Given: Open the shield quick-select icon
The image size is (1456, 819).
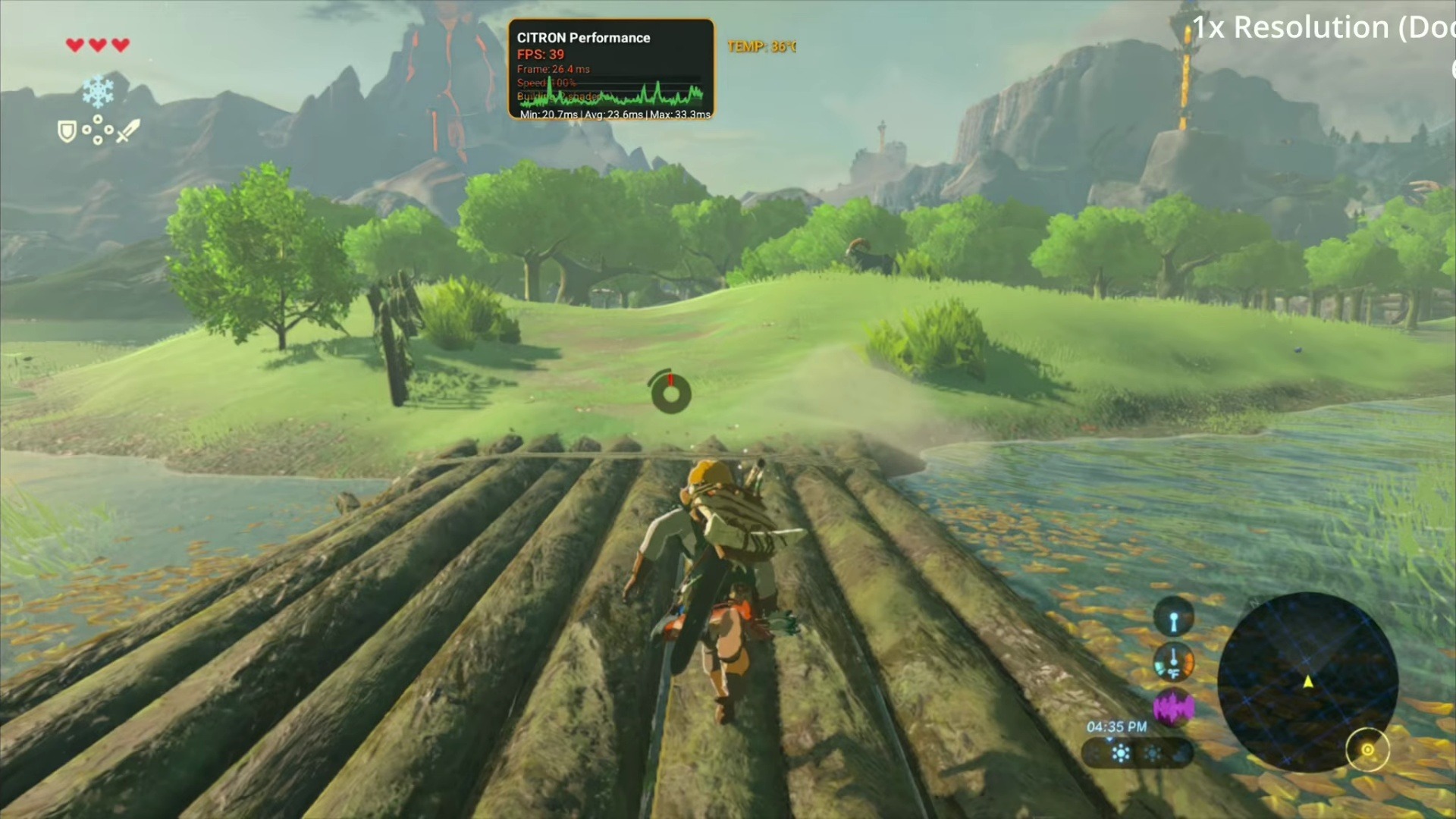Looking at the screenshot, I should pyautogui.click(x=67, y=132).
